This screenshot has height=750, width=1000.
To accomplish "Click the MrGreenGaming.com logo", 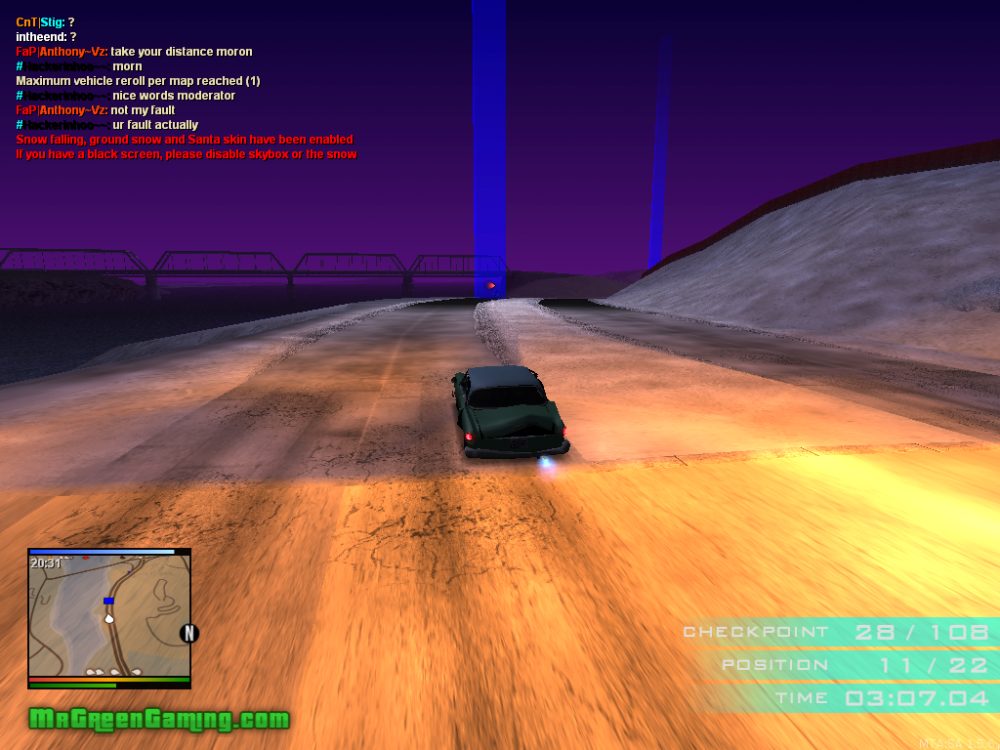I will click(158, 719).
